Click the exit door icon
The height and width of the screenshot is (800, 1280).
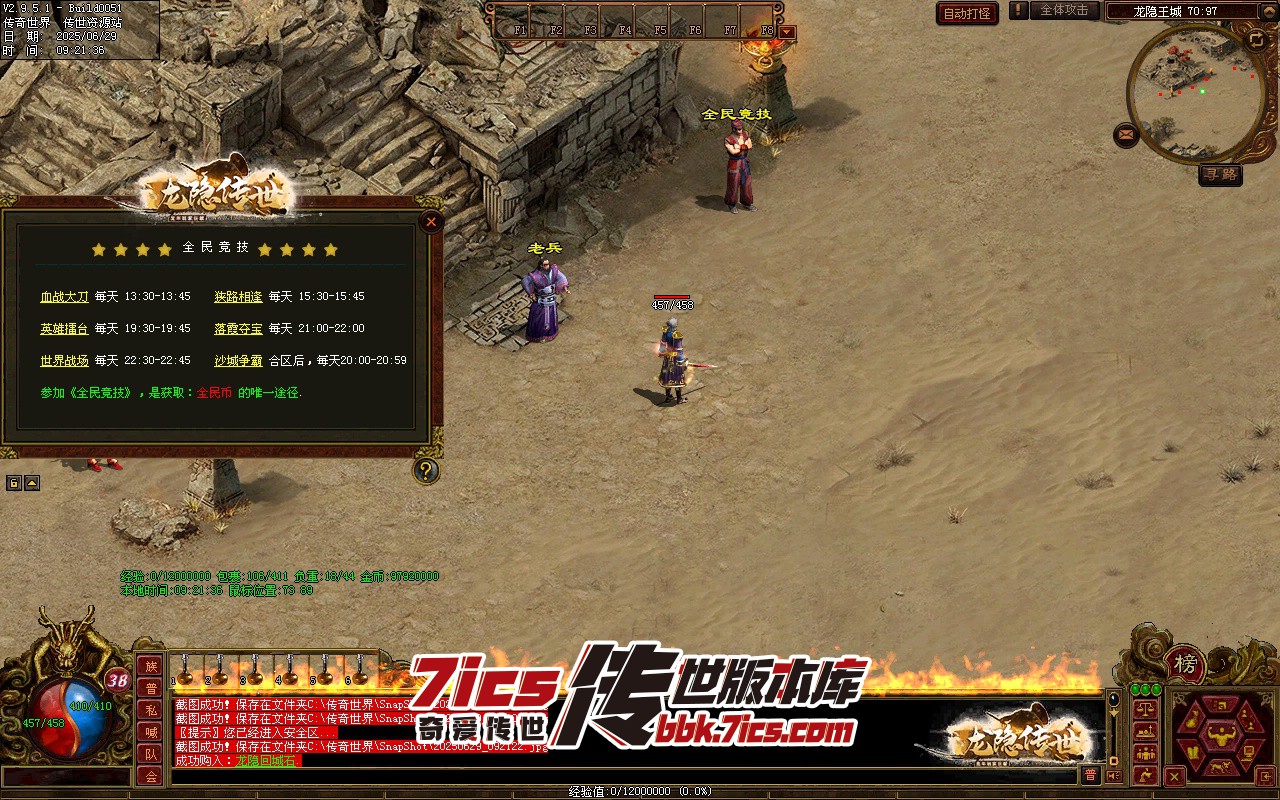1265,776
